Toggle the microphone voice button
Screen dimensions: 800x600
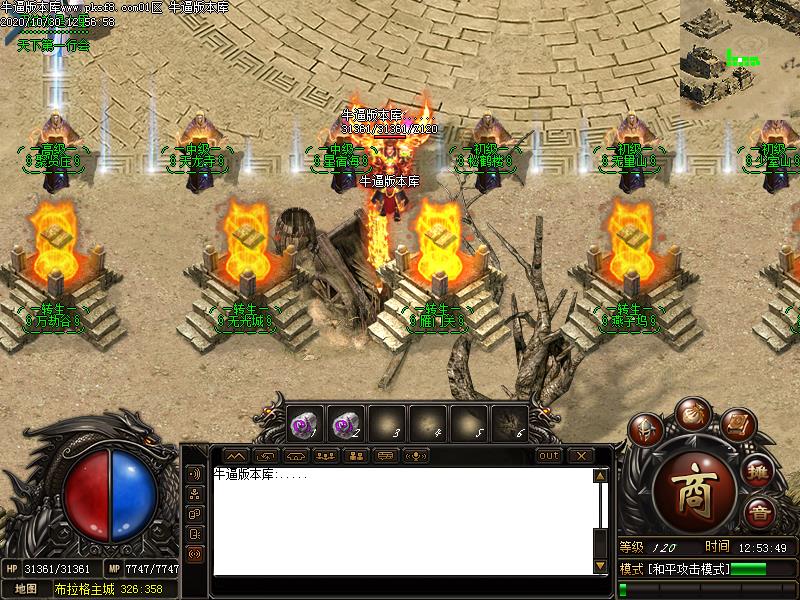(416, 456)
